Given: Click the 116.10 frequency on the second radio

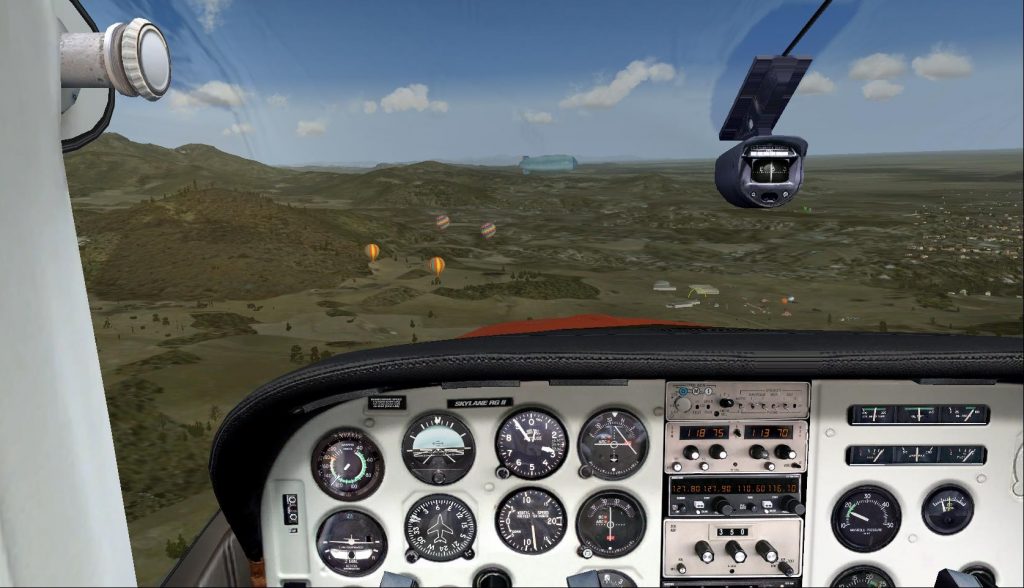Looking at the screenshot, I should (785, 488).
